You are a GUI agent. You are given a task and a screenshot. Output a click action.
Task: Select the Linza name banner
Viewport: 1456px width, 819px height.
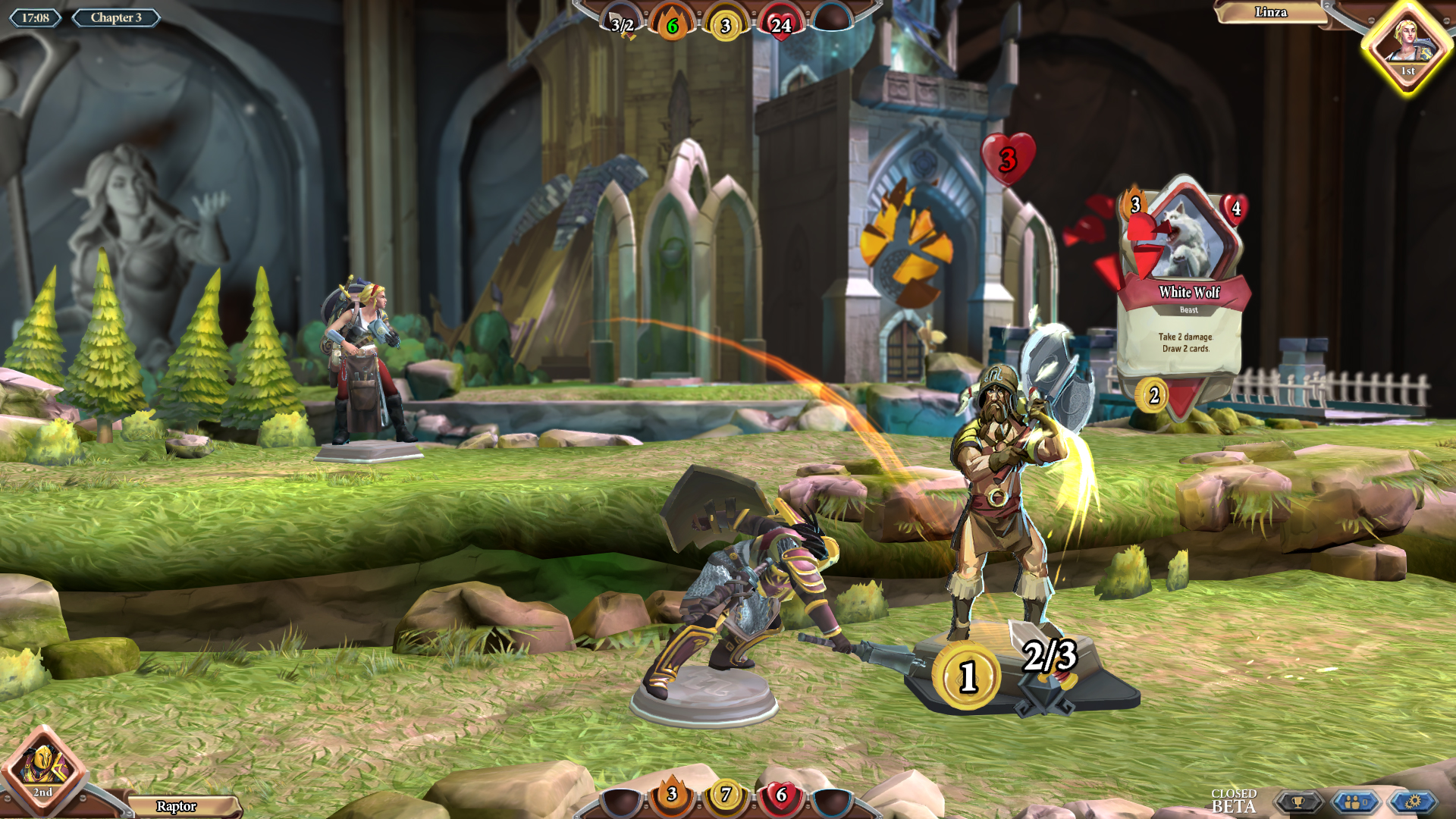pos(1270,12)
